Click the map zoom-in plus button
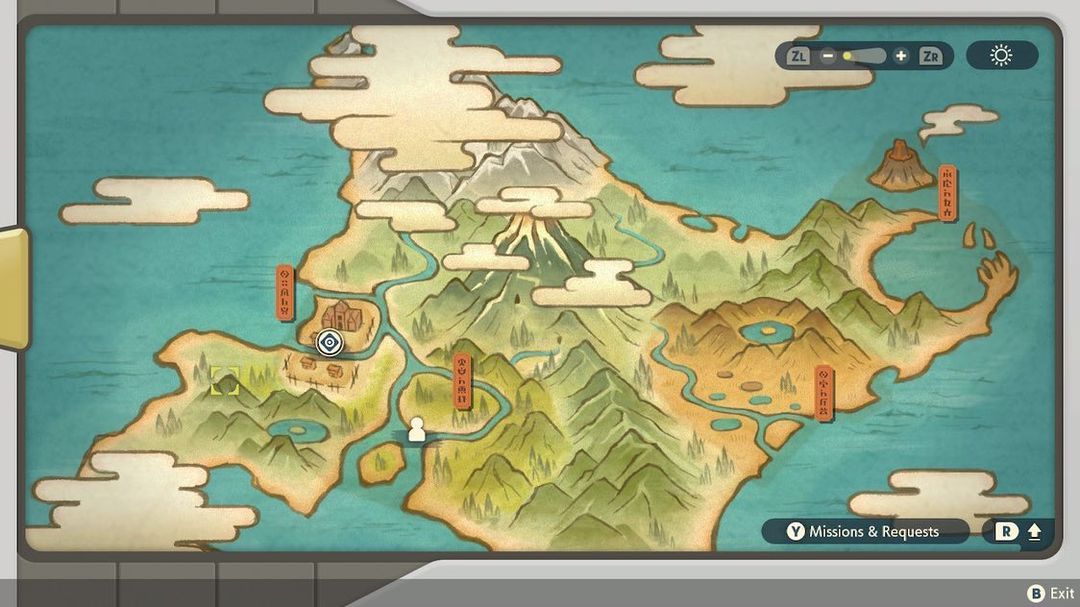The image size is (1080, 607). coord(901,56)
